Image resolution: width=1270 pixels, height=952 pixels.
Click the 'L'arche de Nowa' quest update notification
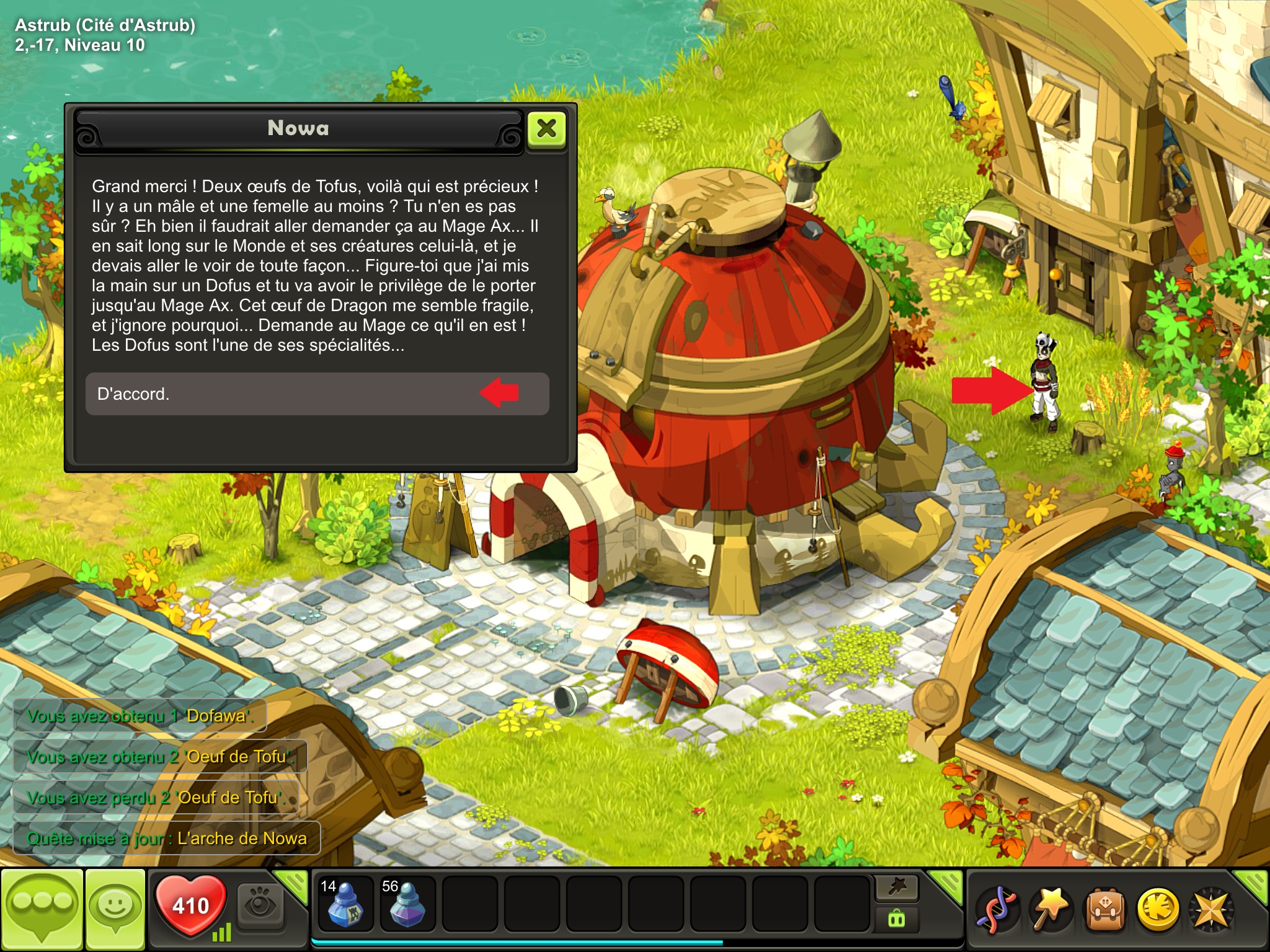point(167,839)
